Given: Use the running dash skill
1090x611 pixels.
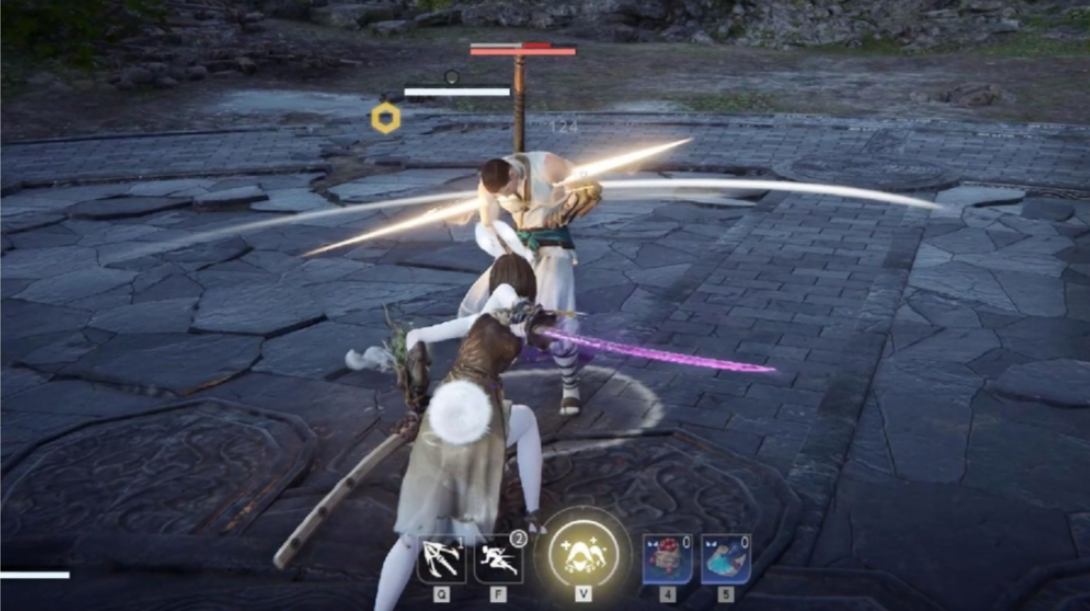Looking at the screenshot, I should click(498, 558).
